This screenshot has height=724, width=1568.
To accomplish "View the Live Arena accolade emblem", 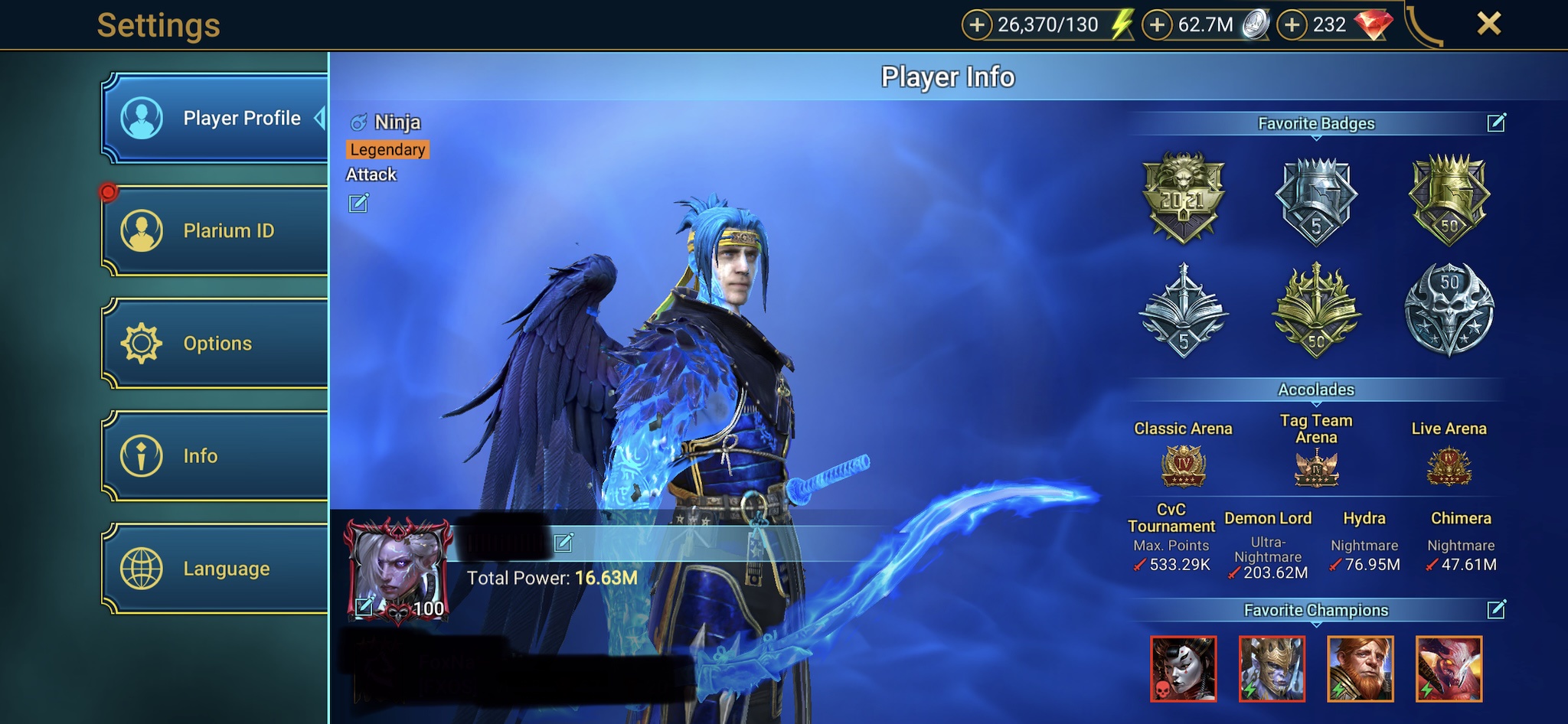I will 1449,466.
